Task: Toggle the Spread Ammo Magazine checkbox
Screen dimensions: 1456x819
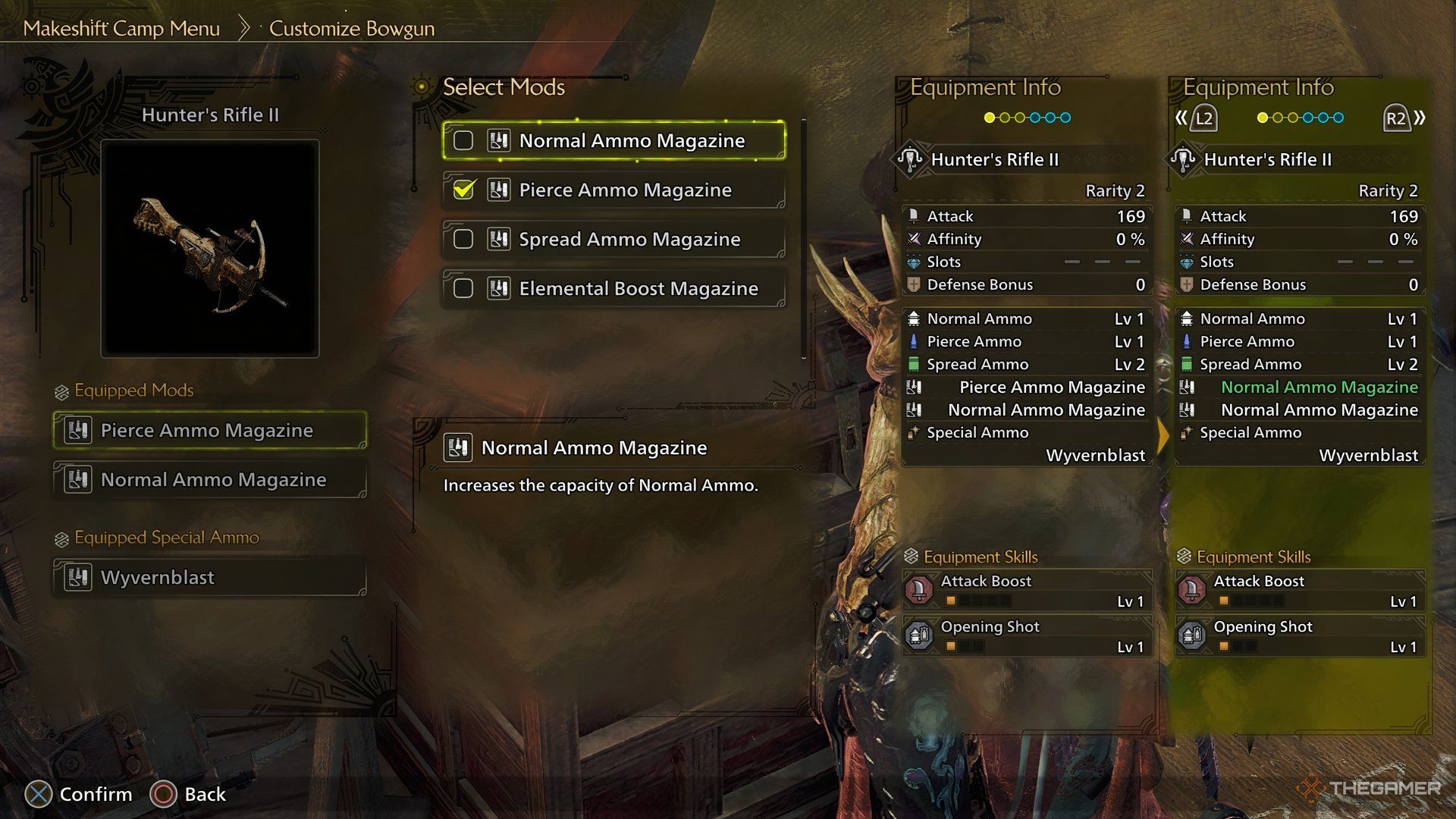Action: coord(463,240)
